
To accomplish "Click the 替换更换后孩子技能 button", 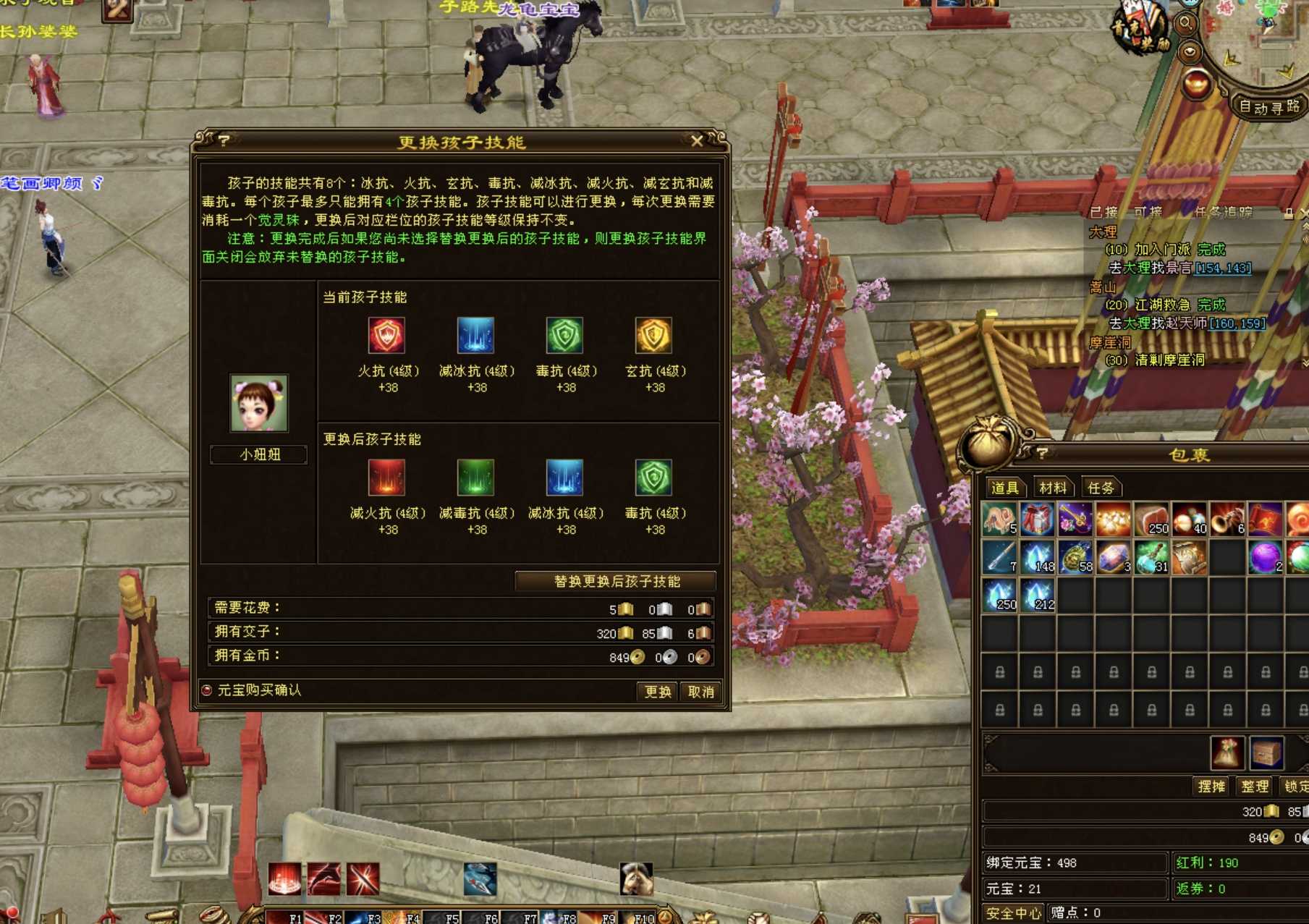I will pos(616,582).
